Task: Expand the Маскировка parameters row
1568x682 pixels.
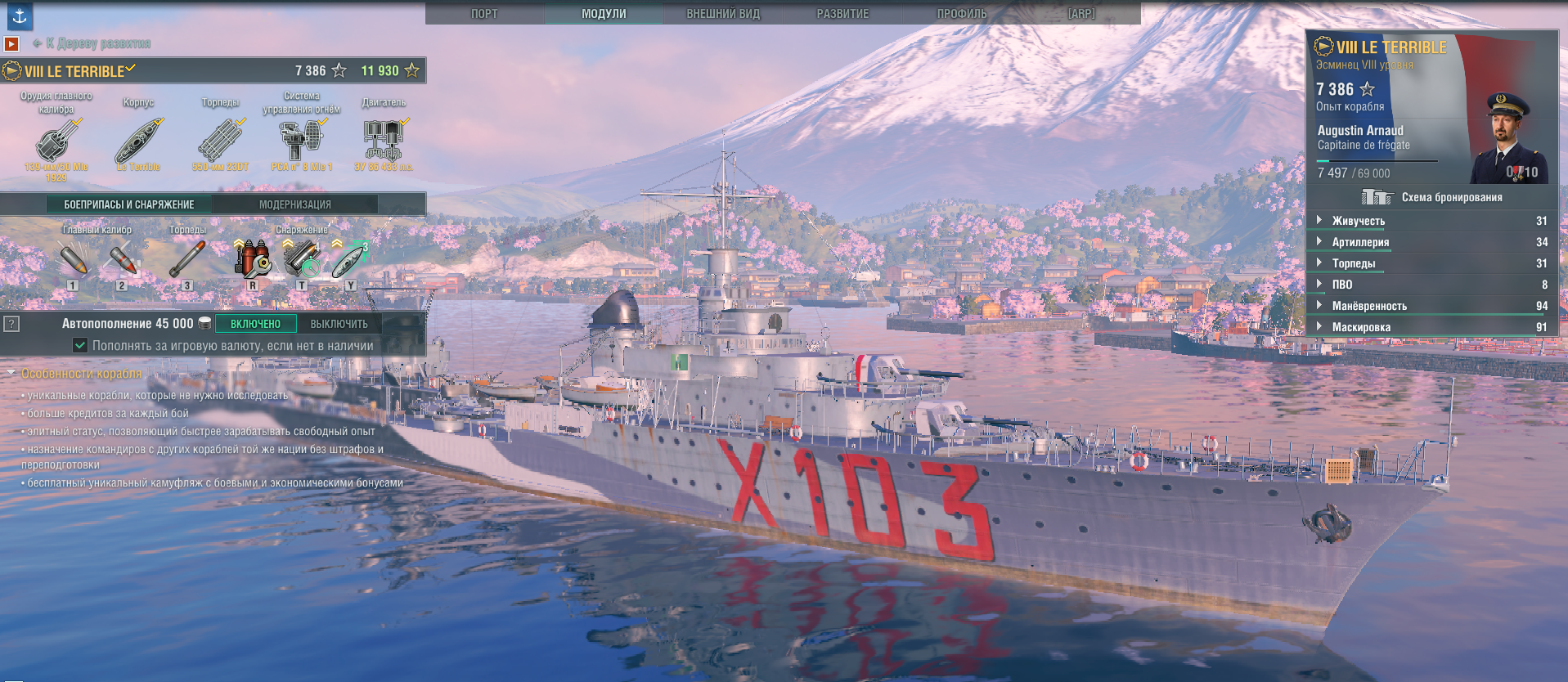Action: click(1360, 327)
